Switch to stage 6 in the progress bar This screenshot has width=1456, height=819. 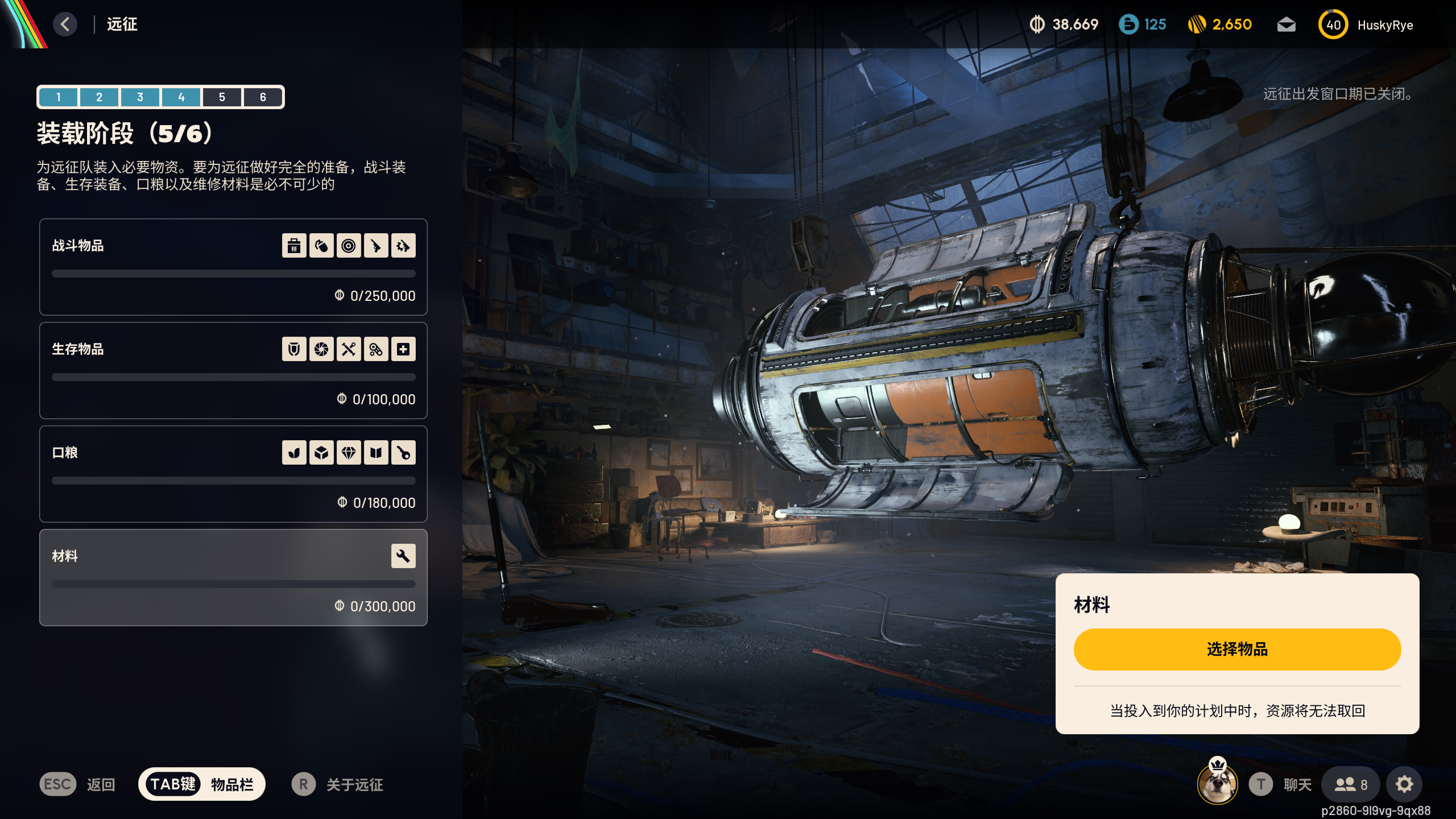pos(263,97)
